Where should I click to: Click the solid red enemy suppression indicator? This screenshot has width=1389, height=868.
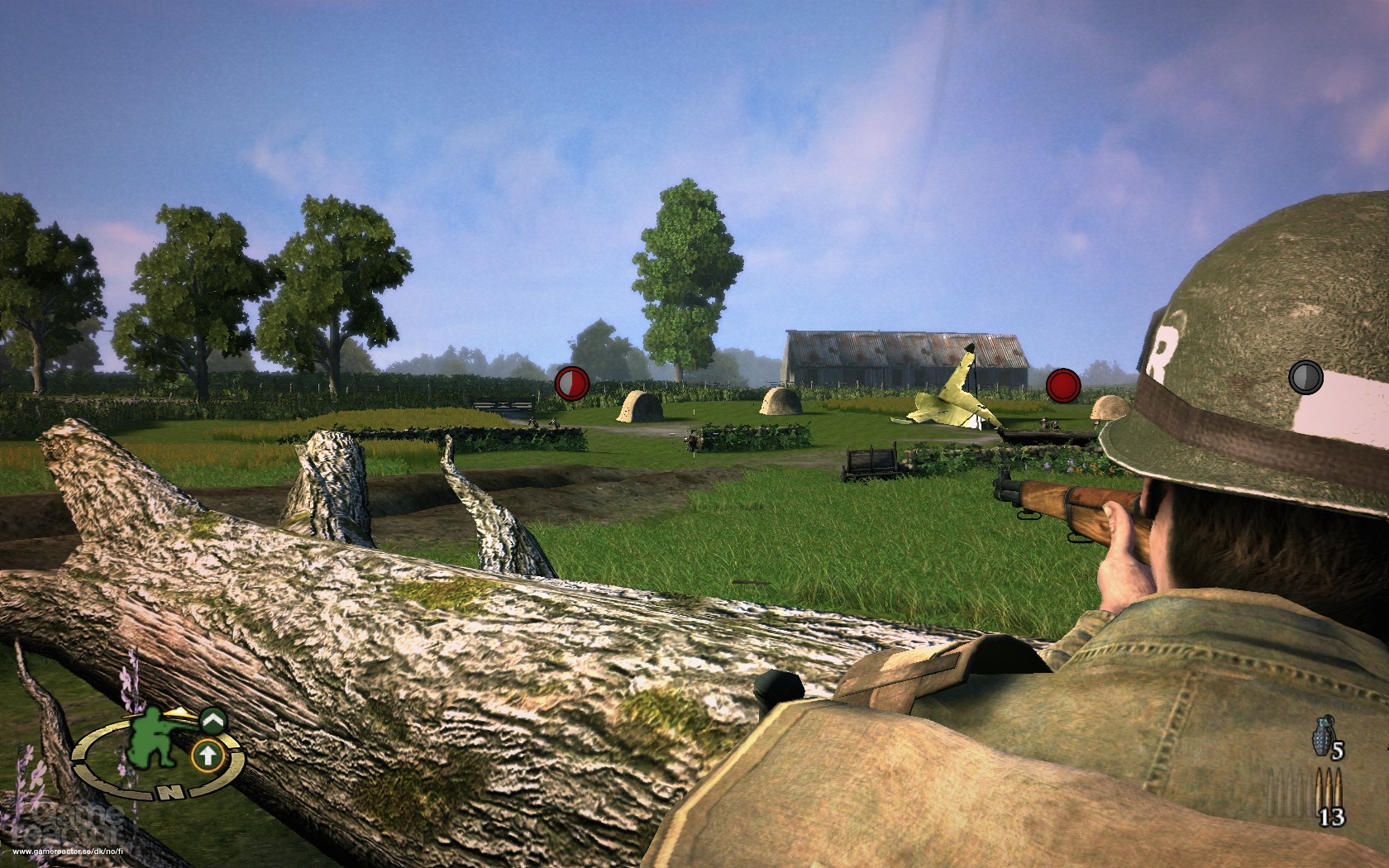pos(1063,385)
